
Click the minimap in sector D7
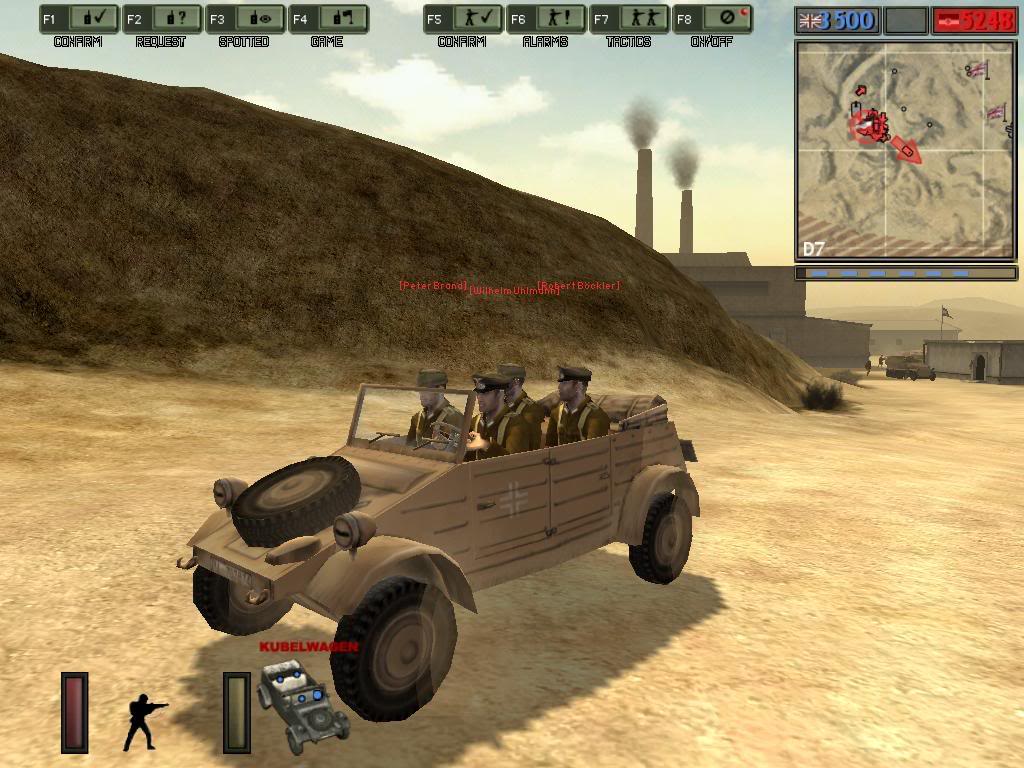tap(905, 150)
